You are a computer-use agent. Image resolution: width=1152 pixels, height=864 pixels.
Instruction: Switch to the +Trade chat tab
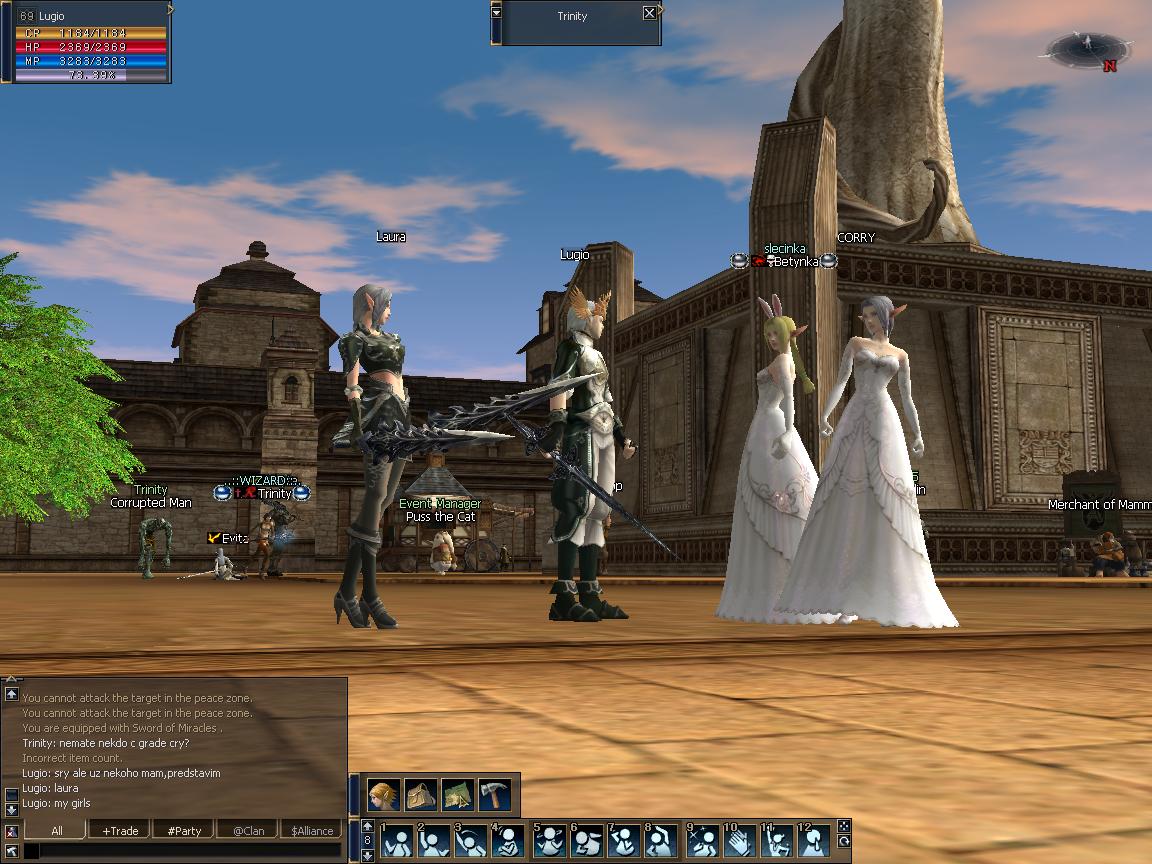120,830
